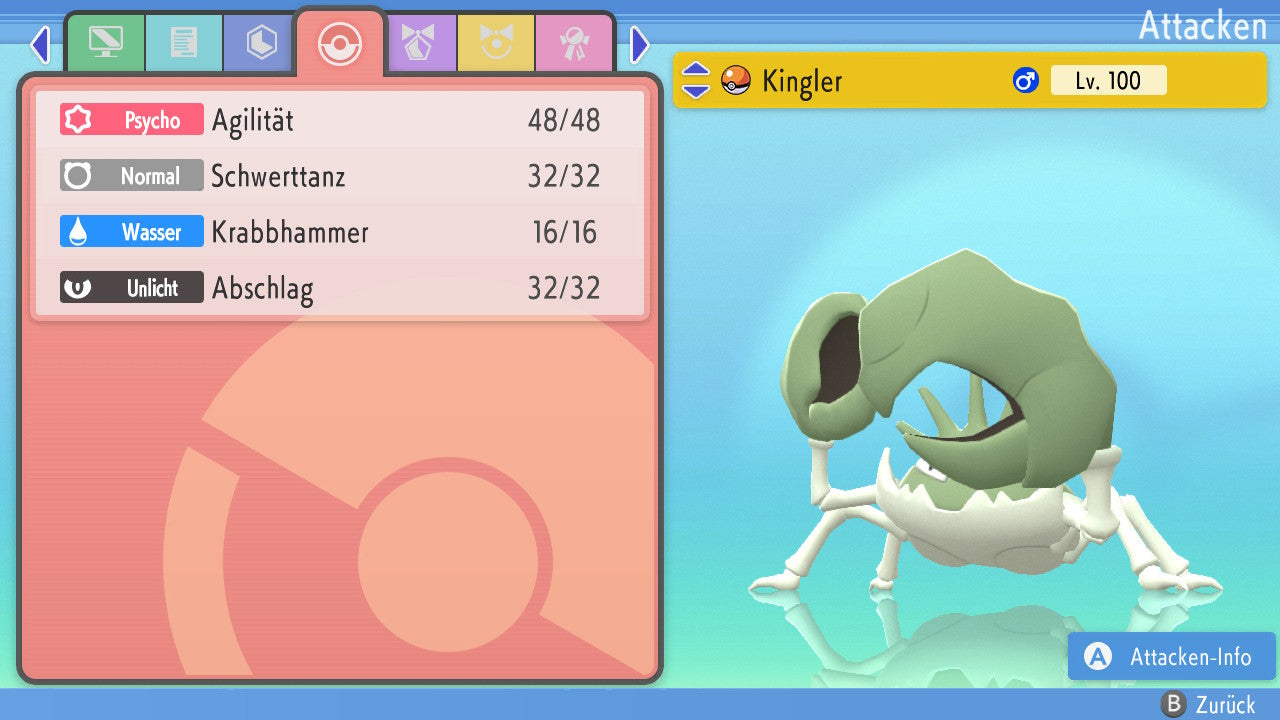Open the yellow contest face tab
The image size is (1280, 720).
(496, 43)
